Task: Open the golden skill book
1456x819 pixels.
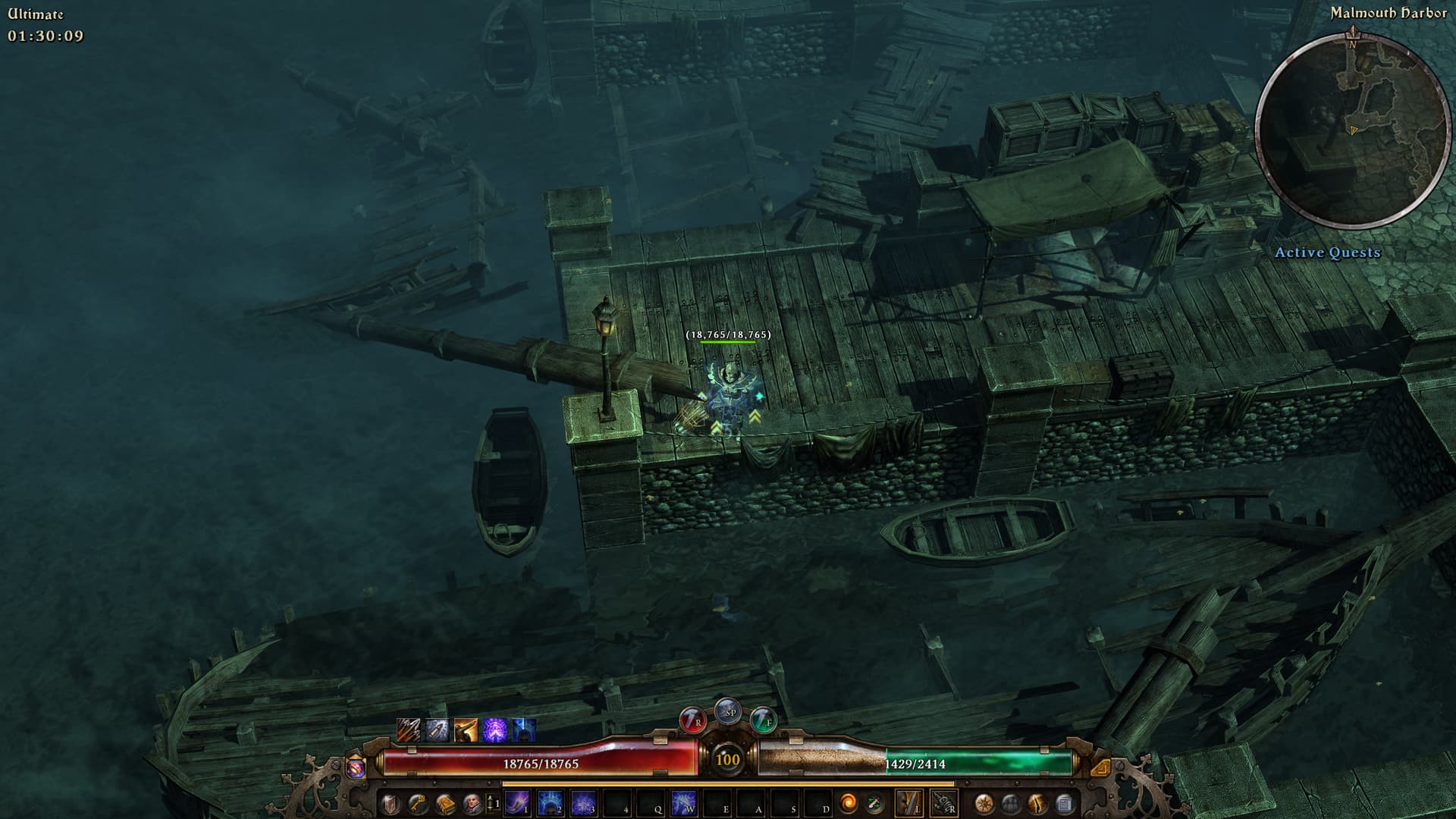Action: pyautogui.click(x=445, y=803)
